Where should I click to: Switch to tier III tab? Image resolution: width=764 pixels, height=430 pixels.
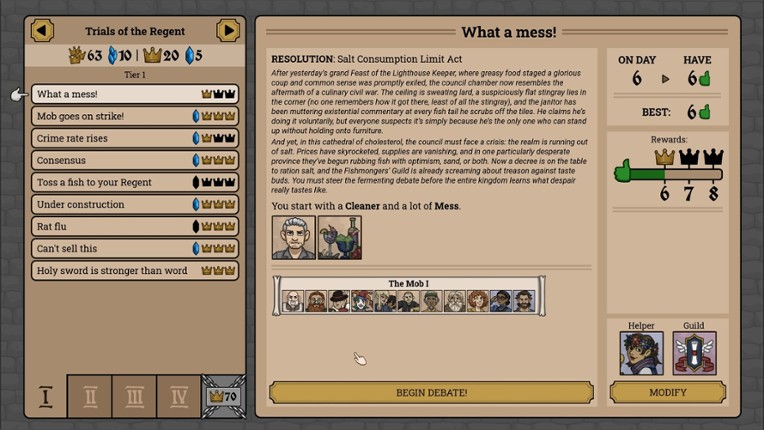point(134,396)
